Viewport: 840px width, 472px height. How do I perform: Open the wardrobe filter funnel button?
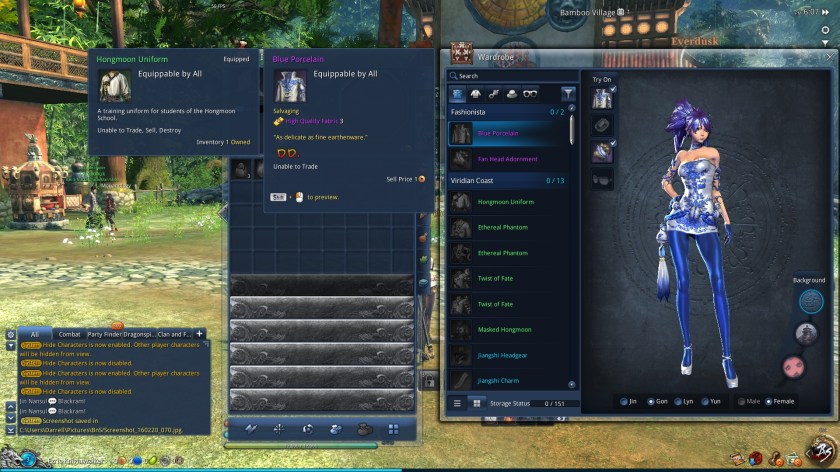tap(568, 95)
